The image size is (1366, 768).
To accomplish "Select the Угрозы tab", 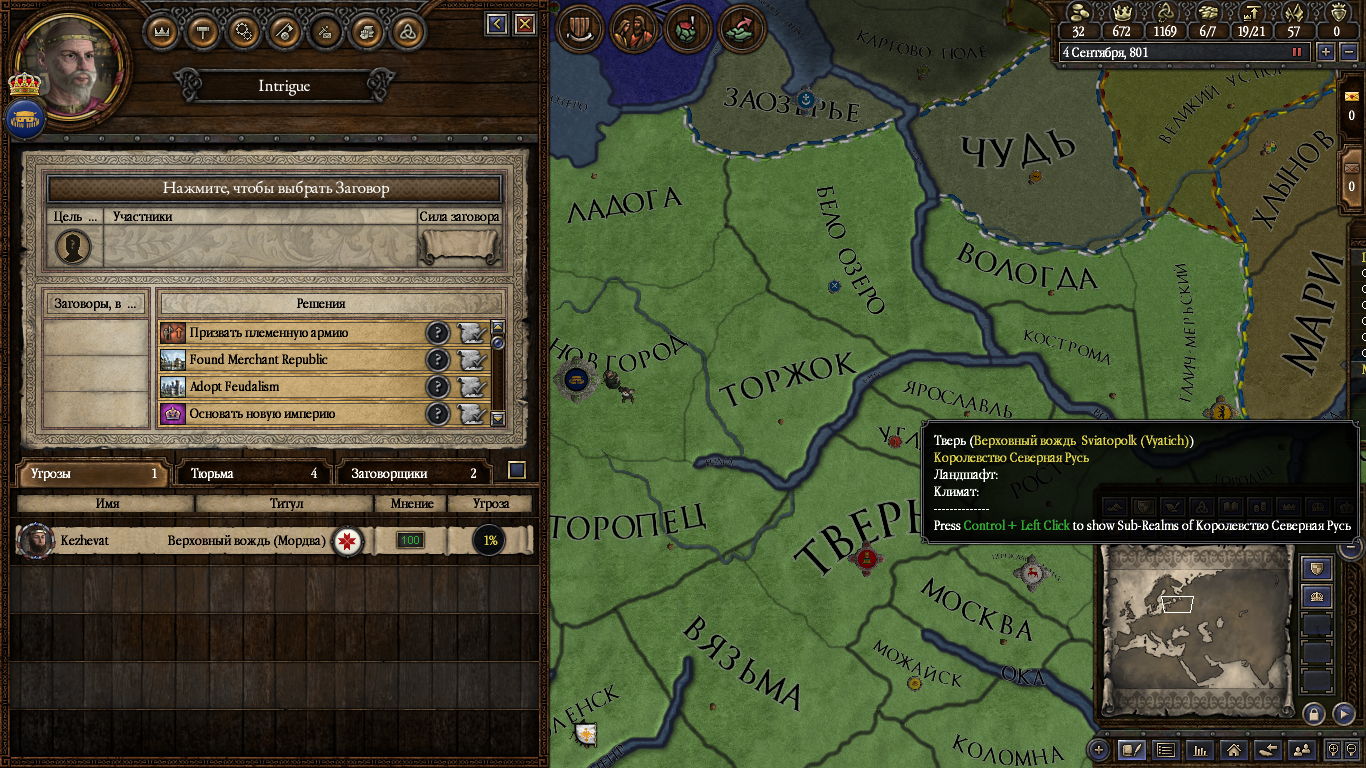I will tap(92, 474).
